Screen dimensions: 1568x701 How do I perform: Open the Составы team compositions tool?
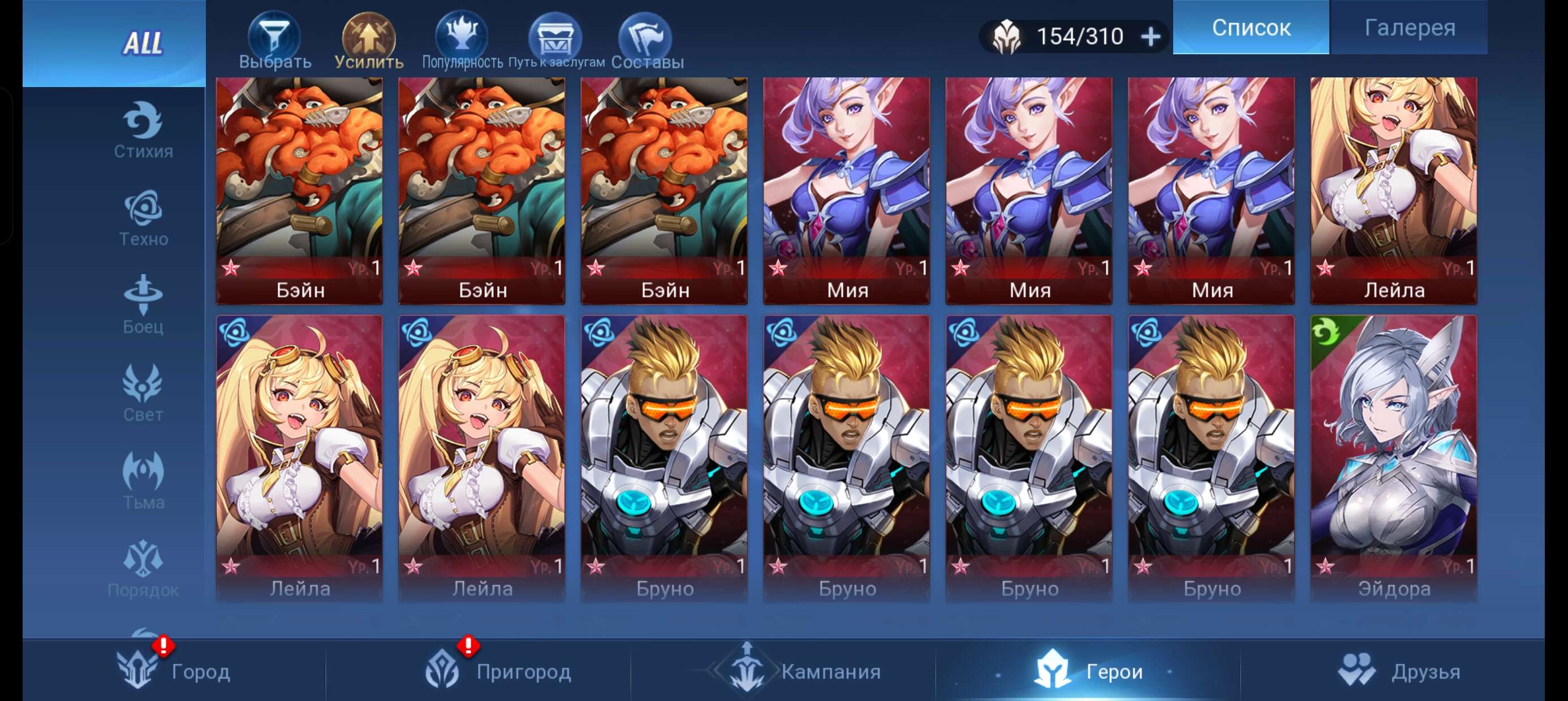(647, 38)
